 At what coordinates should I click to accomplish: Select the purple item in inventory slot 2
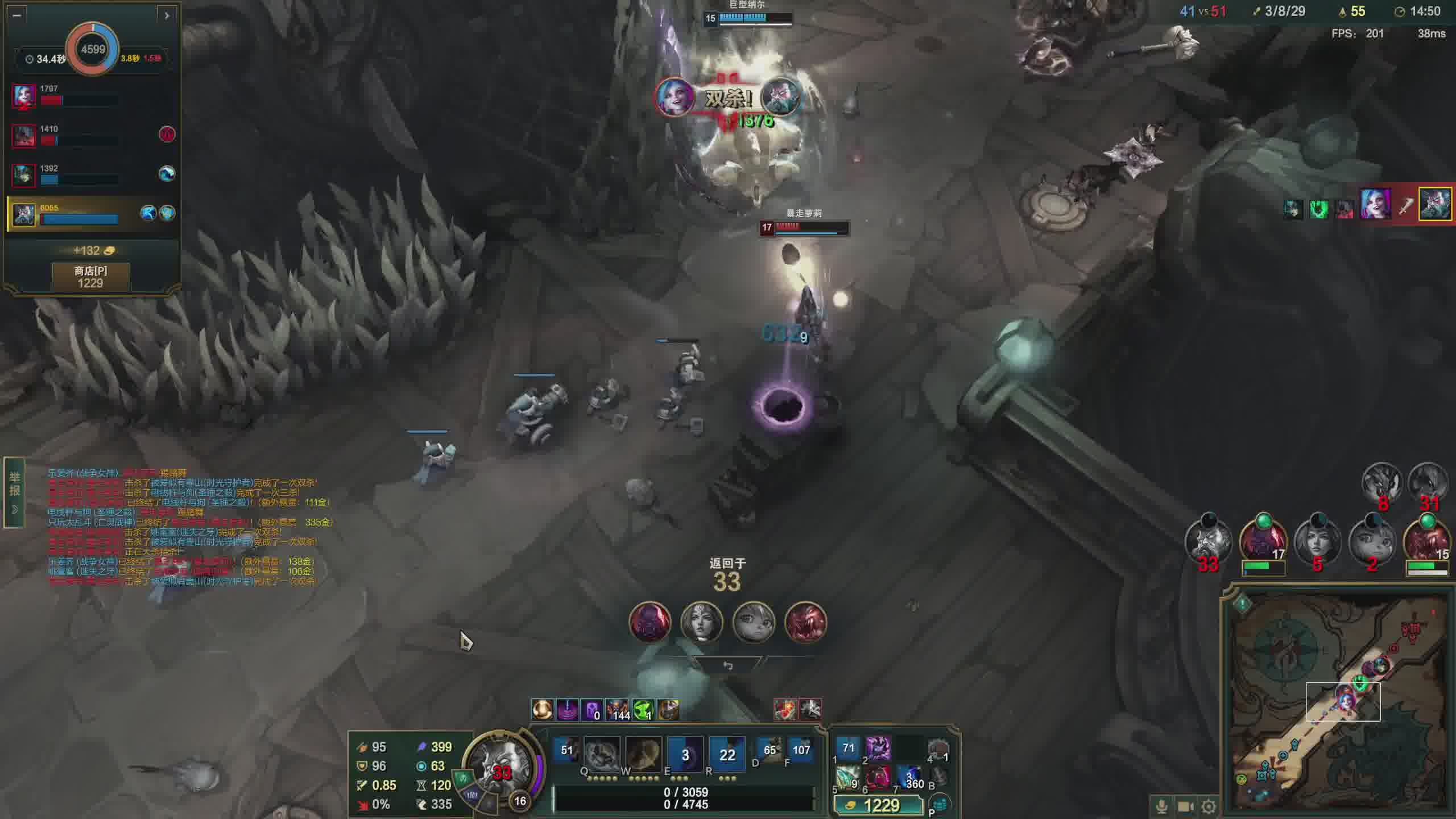coord(878,748)
